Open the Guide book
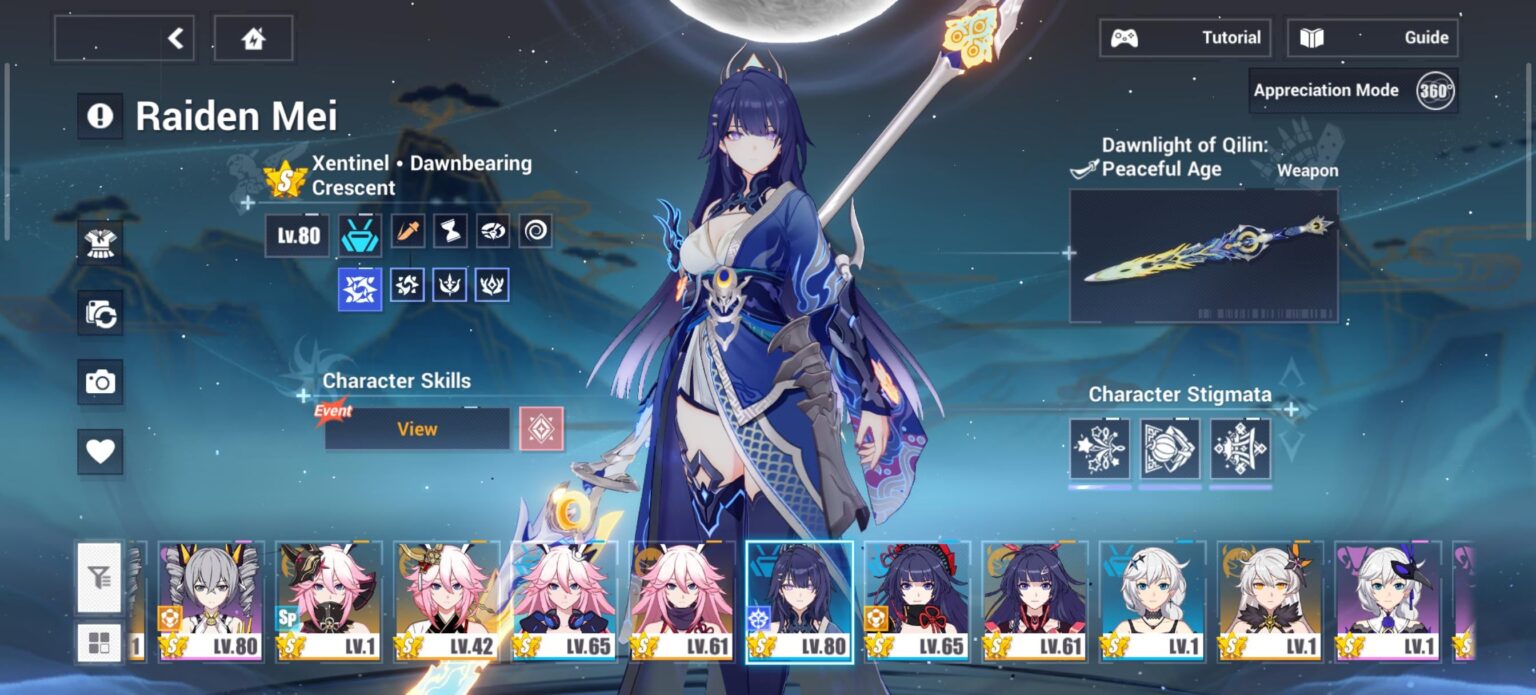1536x695 pixels. coord(1372,38)
